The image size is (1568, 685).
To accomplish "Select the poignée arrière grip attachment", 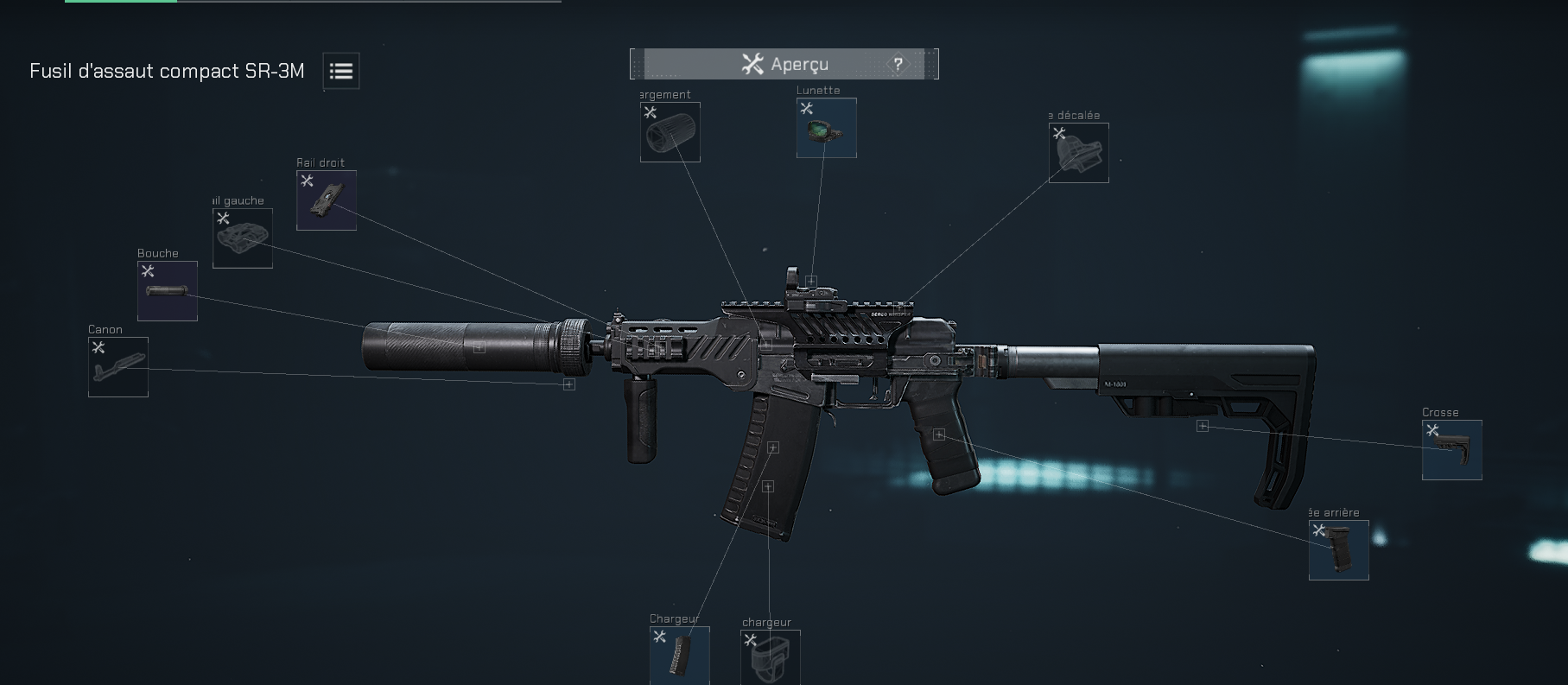I will [x=1339, y=551].
